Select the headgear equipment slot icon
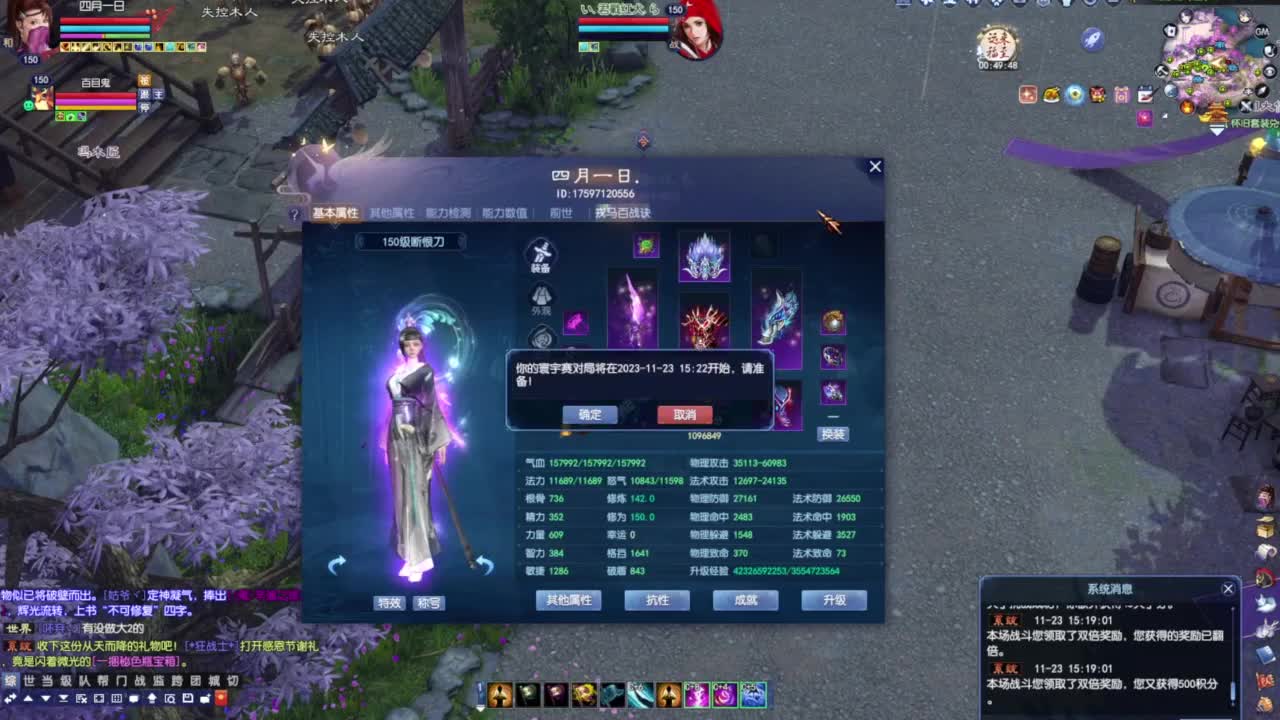1280x720 pixels. pyautogui.click(x=703, y=256)
